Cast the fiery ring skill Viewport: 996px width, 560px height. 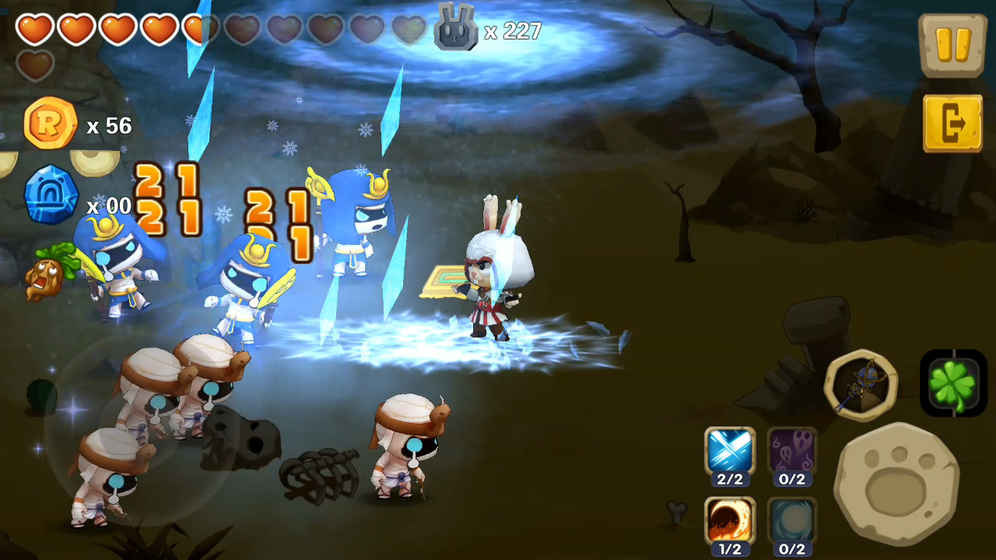[x=730, y=521]
